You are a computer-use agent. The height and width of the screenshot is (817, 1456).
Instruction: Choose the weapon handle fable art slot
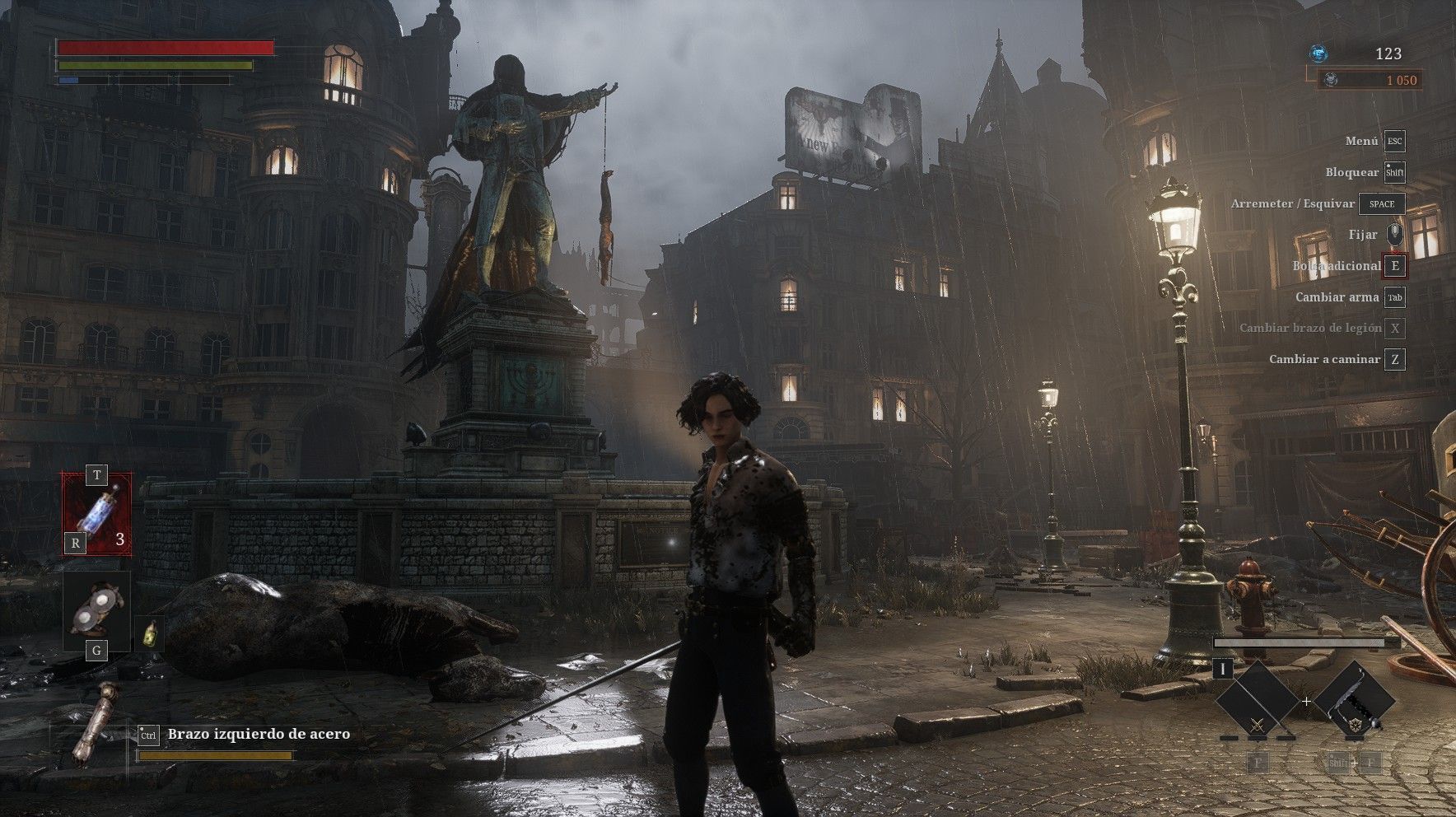1354,702
